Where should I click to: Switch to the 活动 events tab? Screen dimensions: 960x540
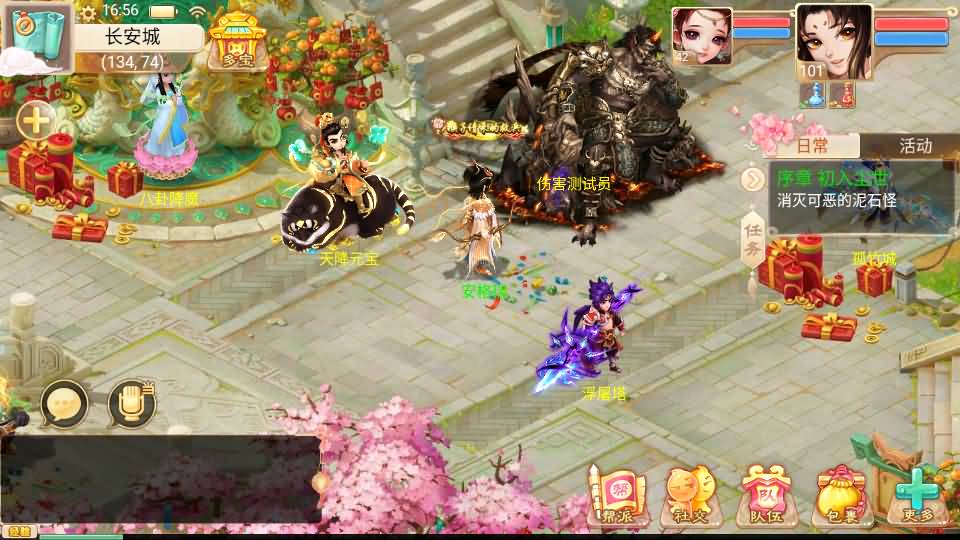(914, 146)
